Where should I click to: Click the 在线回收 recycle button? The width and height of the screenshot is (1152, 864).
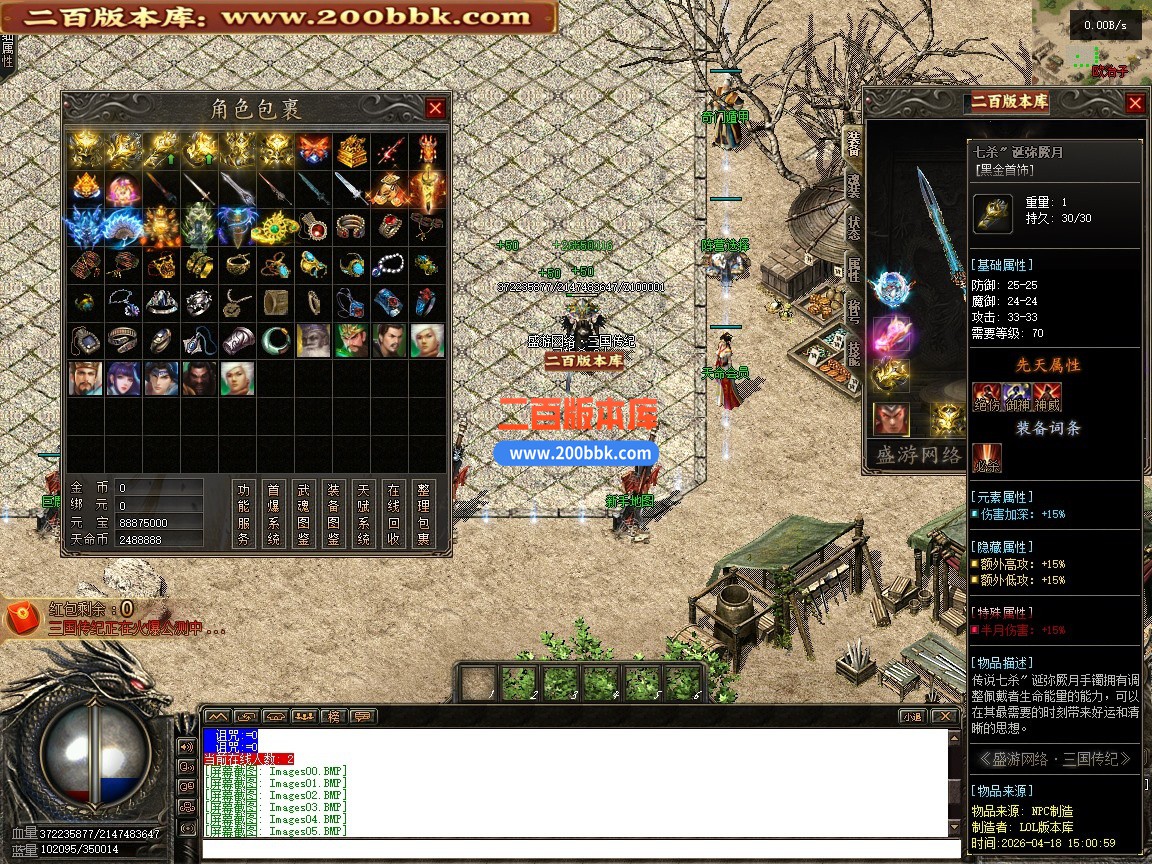[394, 514]
